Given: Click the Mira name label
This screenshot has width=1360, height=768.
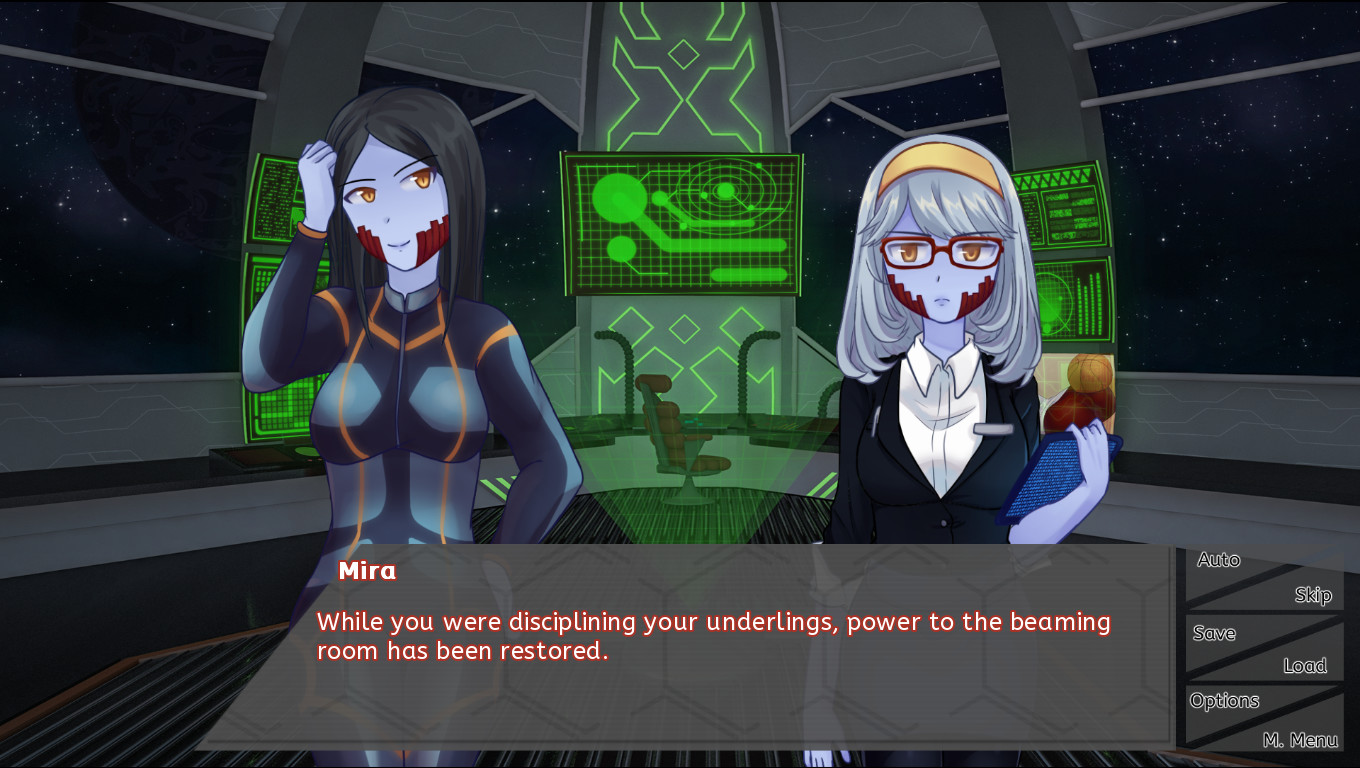Looking at the screenshot, I should click(x=368, y=571).
